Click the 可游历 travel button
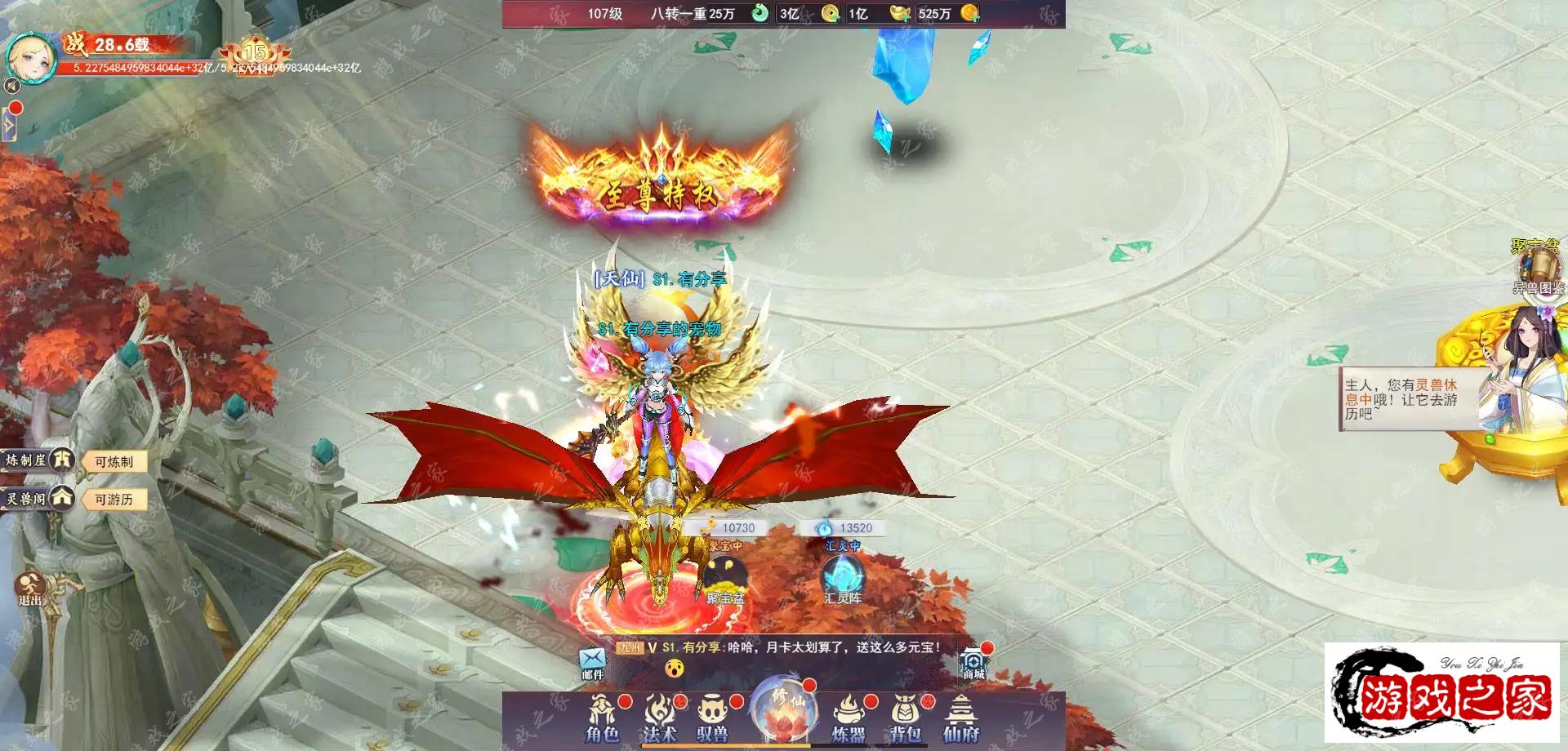 click(114, 500)
